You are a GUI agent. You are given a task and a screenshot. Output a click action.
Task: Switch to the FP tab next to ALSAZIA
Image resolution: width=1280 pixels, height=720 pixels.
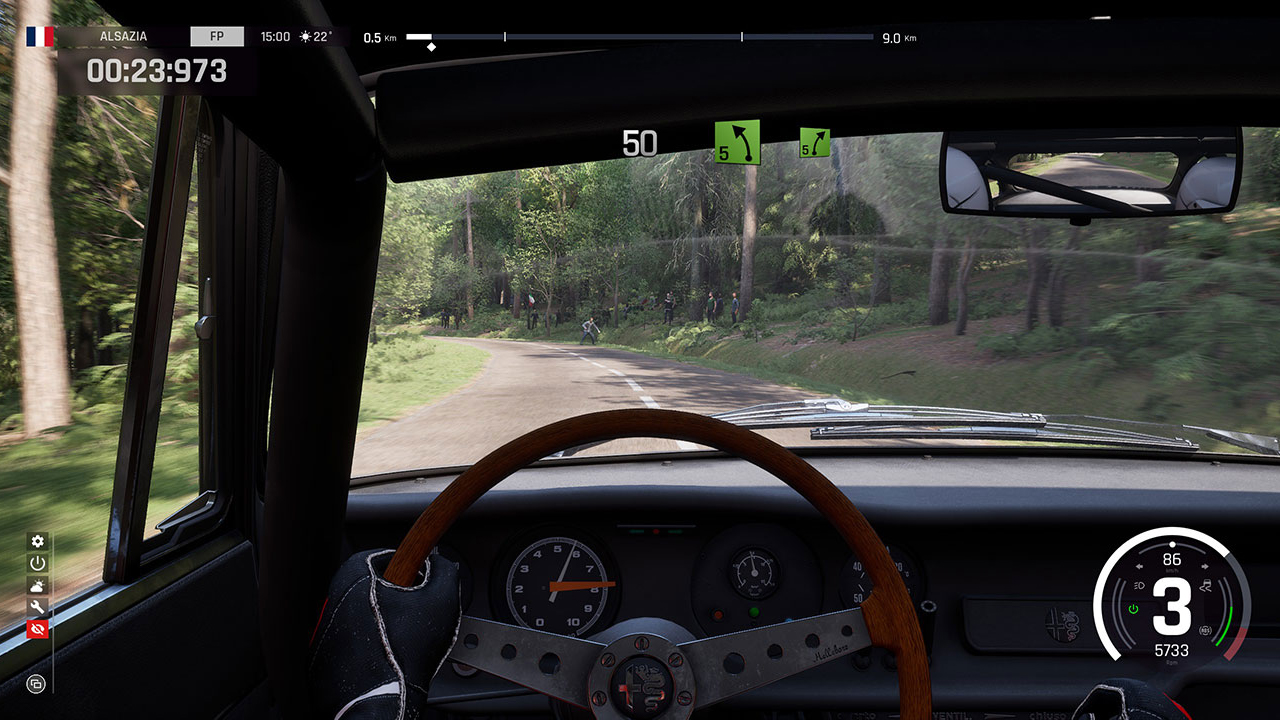pyautogui.click(x=217, y=35)
